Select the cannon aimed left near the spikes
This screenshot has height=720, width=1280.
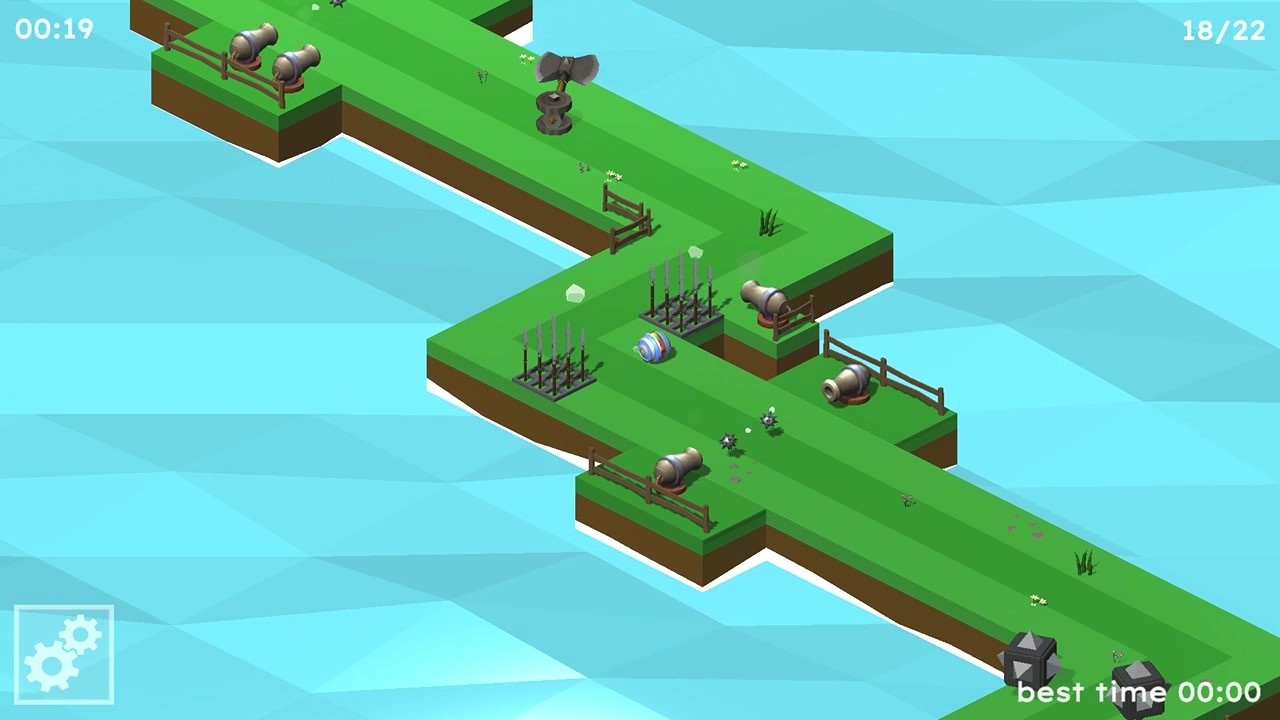(765, 300)
